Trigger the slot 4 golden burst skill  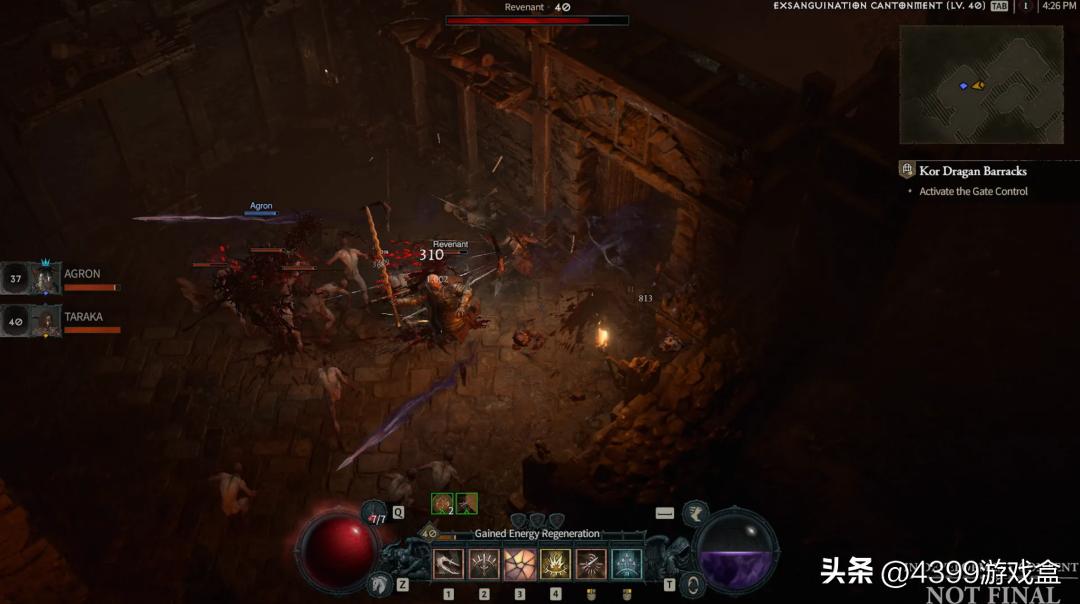[x=556, y=564]
